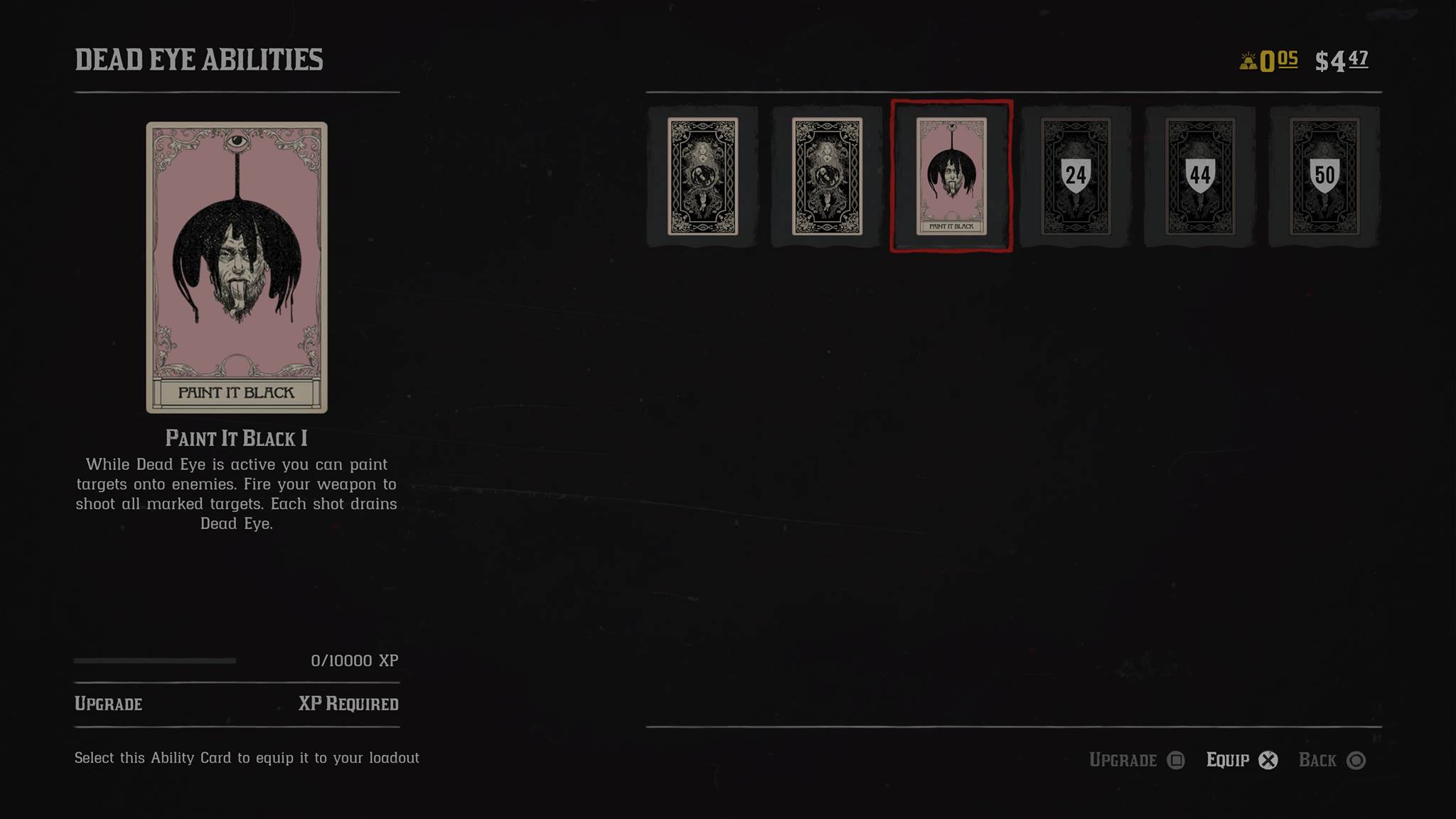Screen dimensions: 1456x819
Task: Click the square controller icon beside Upgrade
Action: point(1177,759)
